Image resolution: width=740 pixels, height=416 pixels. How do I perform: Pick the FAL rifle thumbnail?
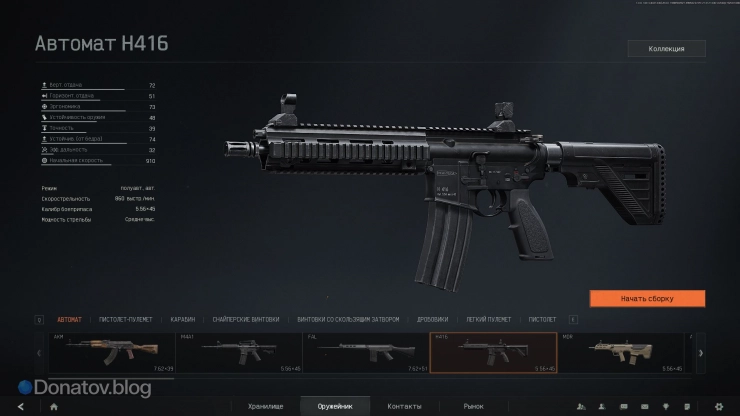pyautogui.click(x=366, y=352)
